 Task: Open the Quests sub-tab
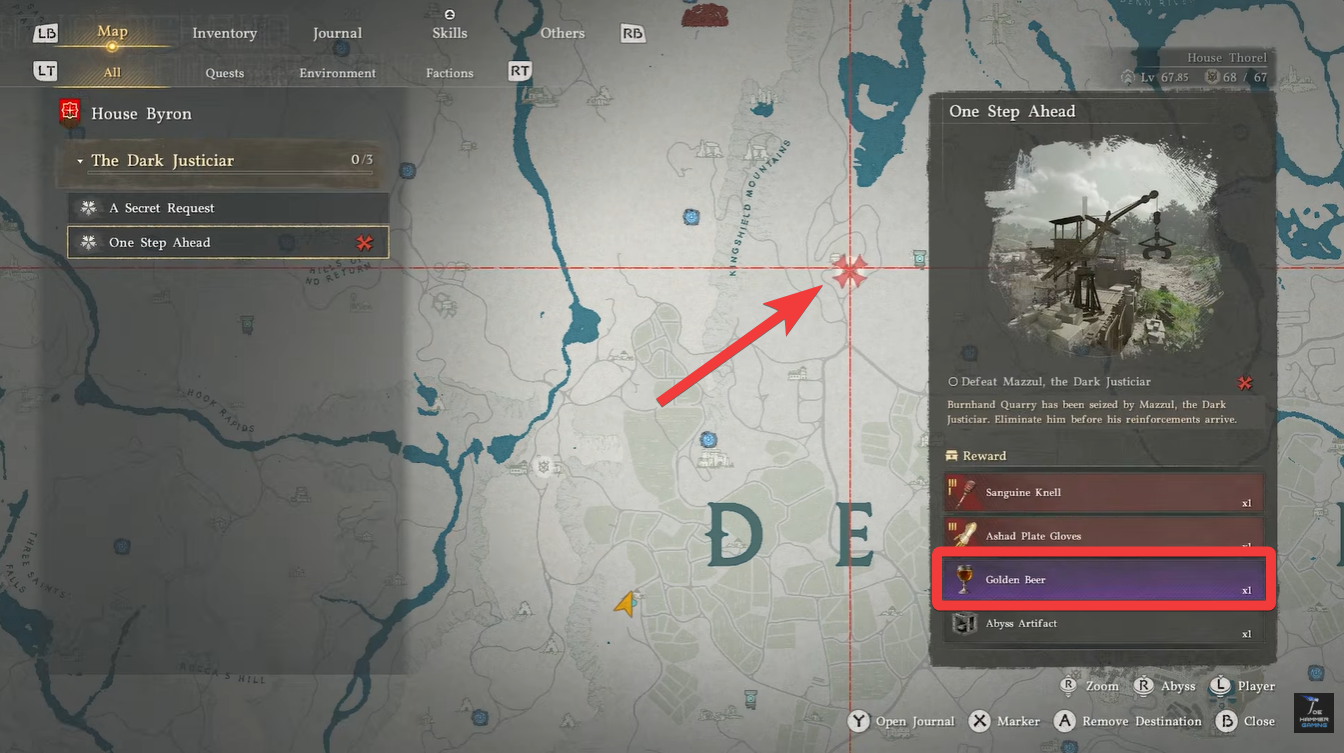224,72
